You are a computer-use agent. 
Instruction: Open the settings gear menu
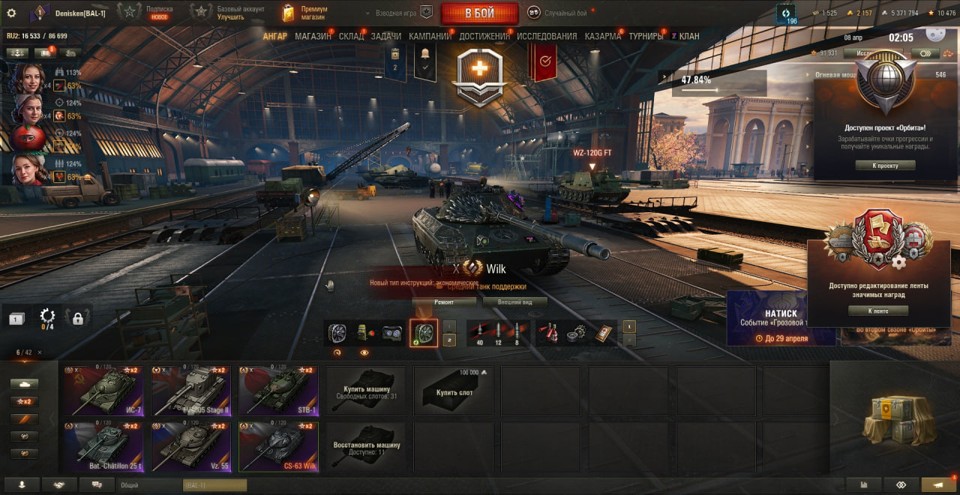tap(11, 13)
